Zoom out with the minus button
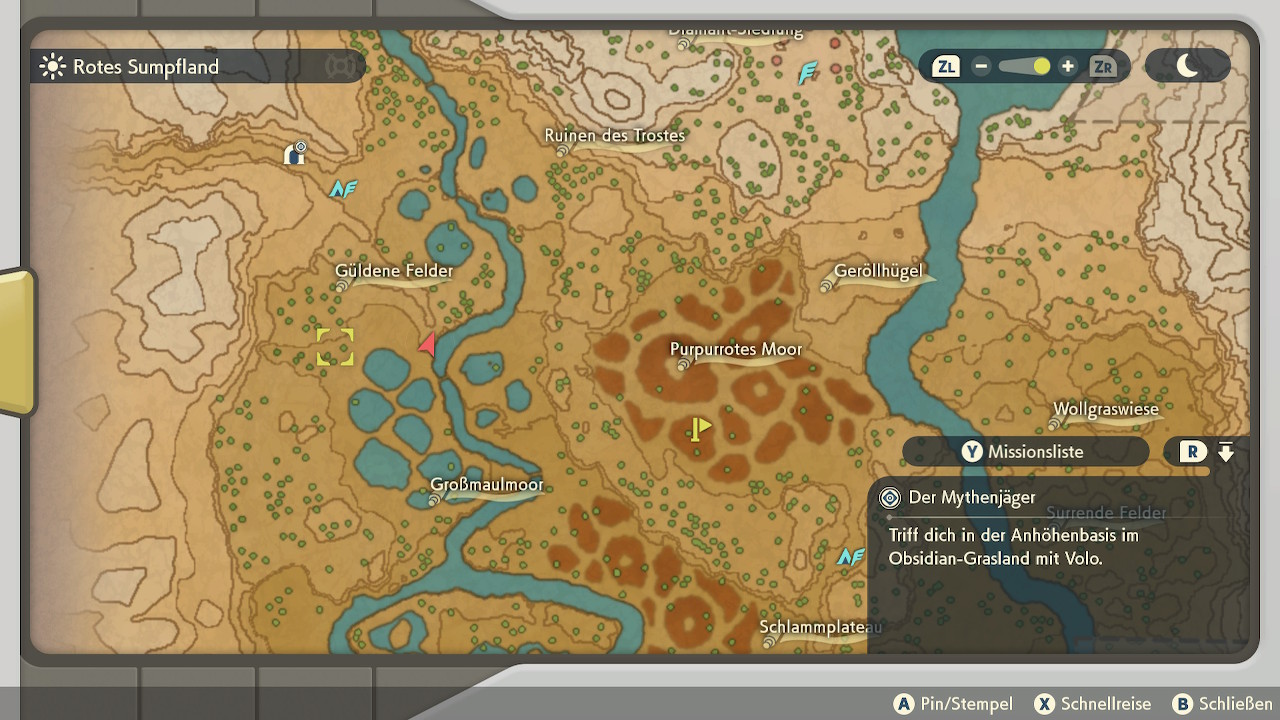This screenshot has height=720, width=1280. point(981,67)
